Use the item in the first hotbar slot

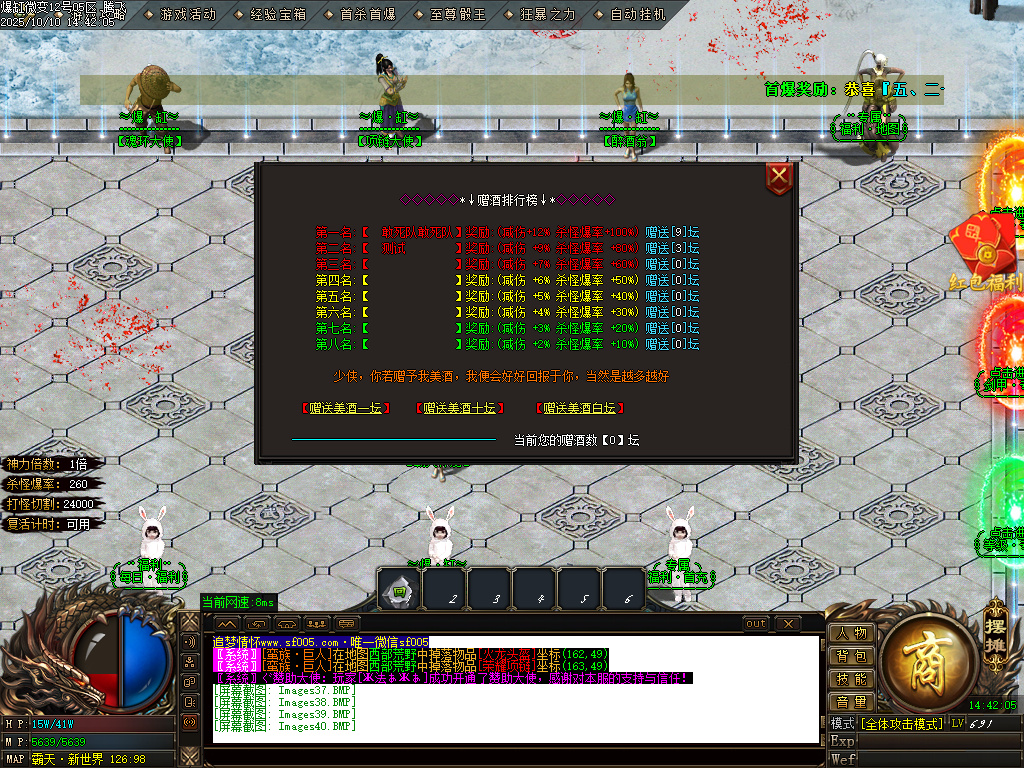[x=399, y=590]
